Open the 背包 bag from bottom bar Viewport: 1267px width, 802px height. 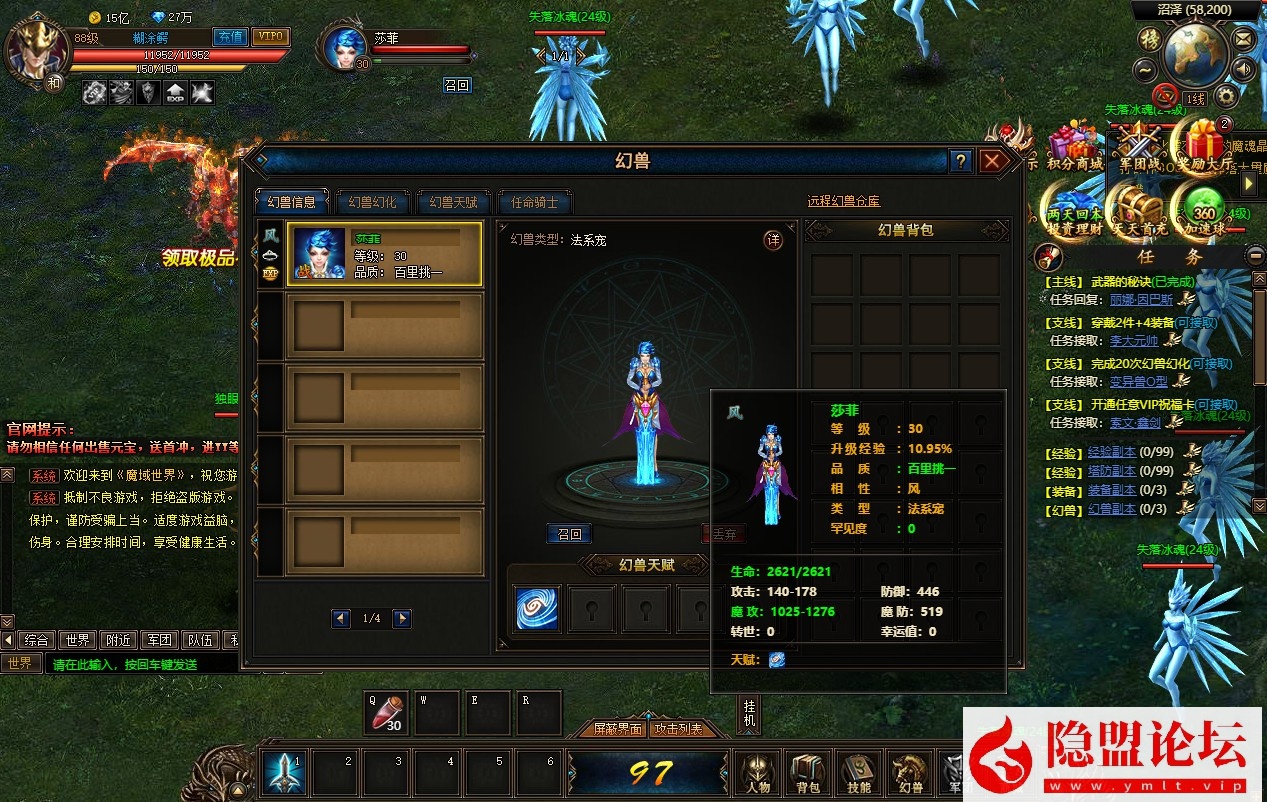point(807,773)
